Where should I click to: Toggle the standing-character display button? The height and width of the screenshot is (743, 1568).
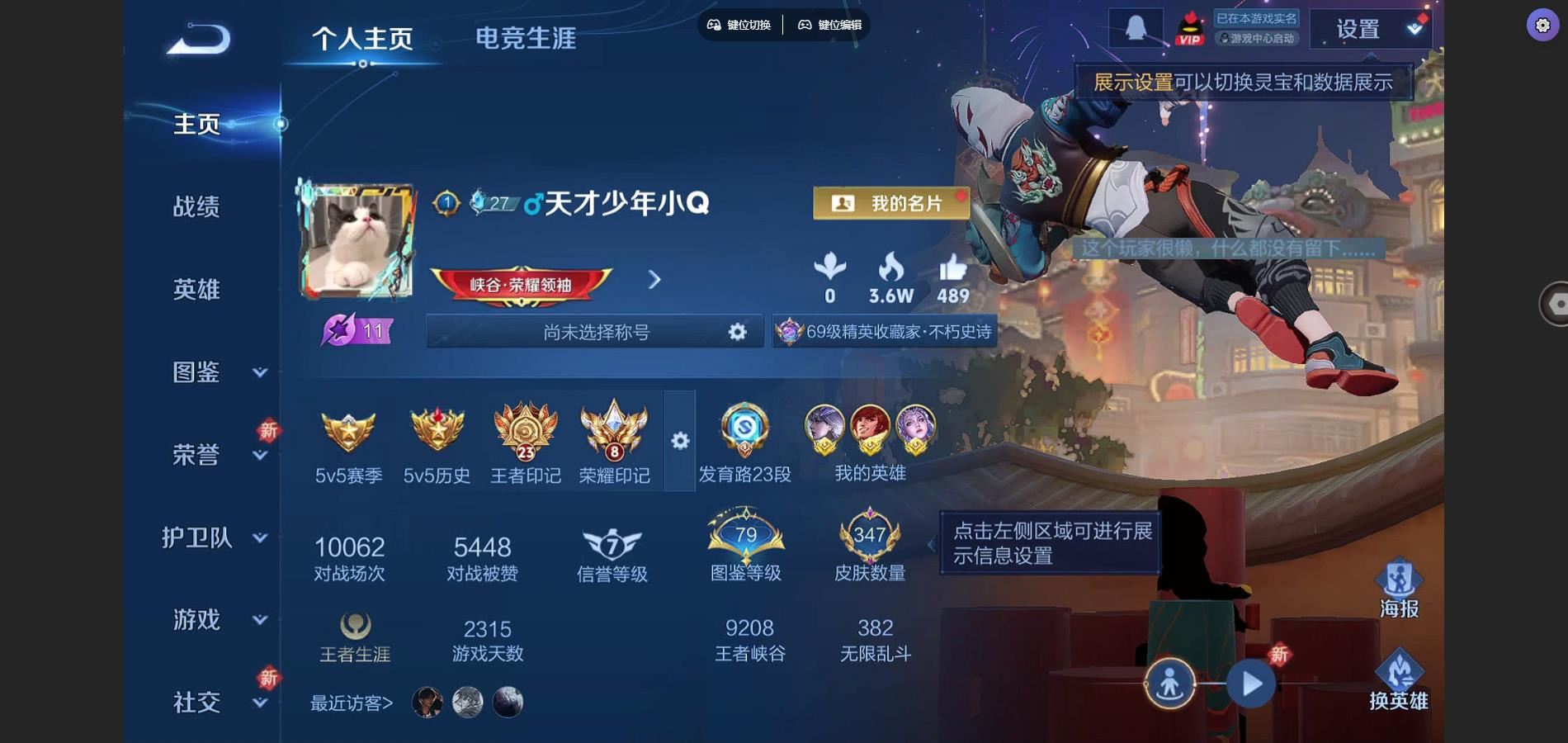pos(1169,684)
